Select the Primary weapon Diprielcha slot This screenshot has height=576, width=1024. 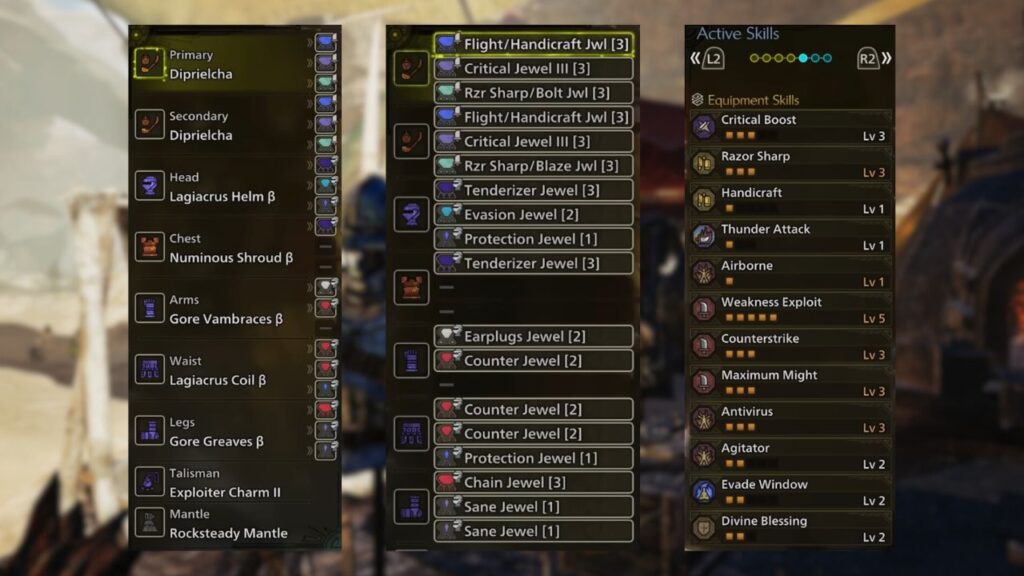point(220,65)
